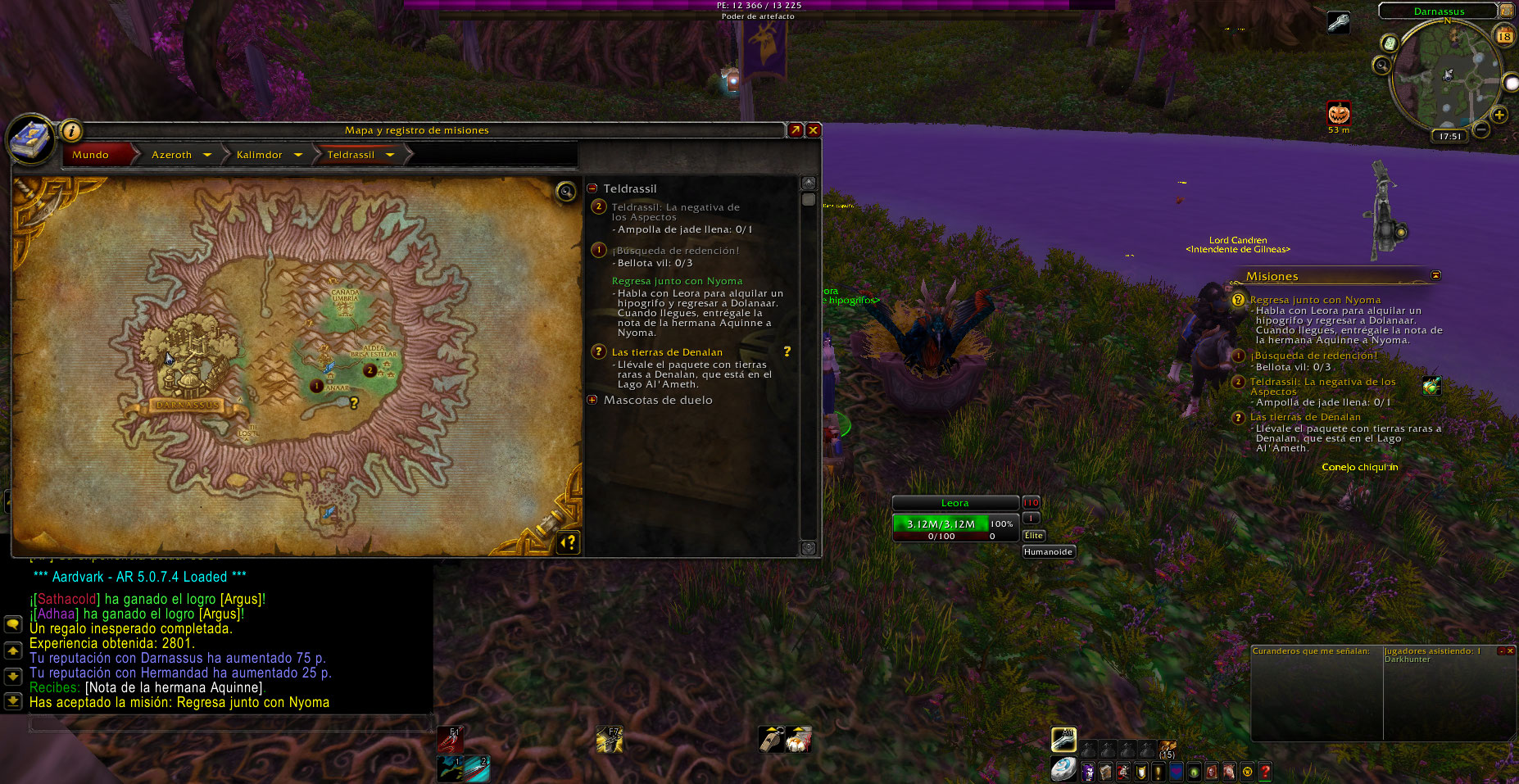Zoom in the minimap with the plus button
The height and width of the screenshot is (784, 1519).
(x=1499, y=115)
